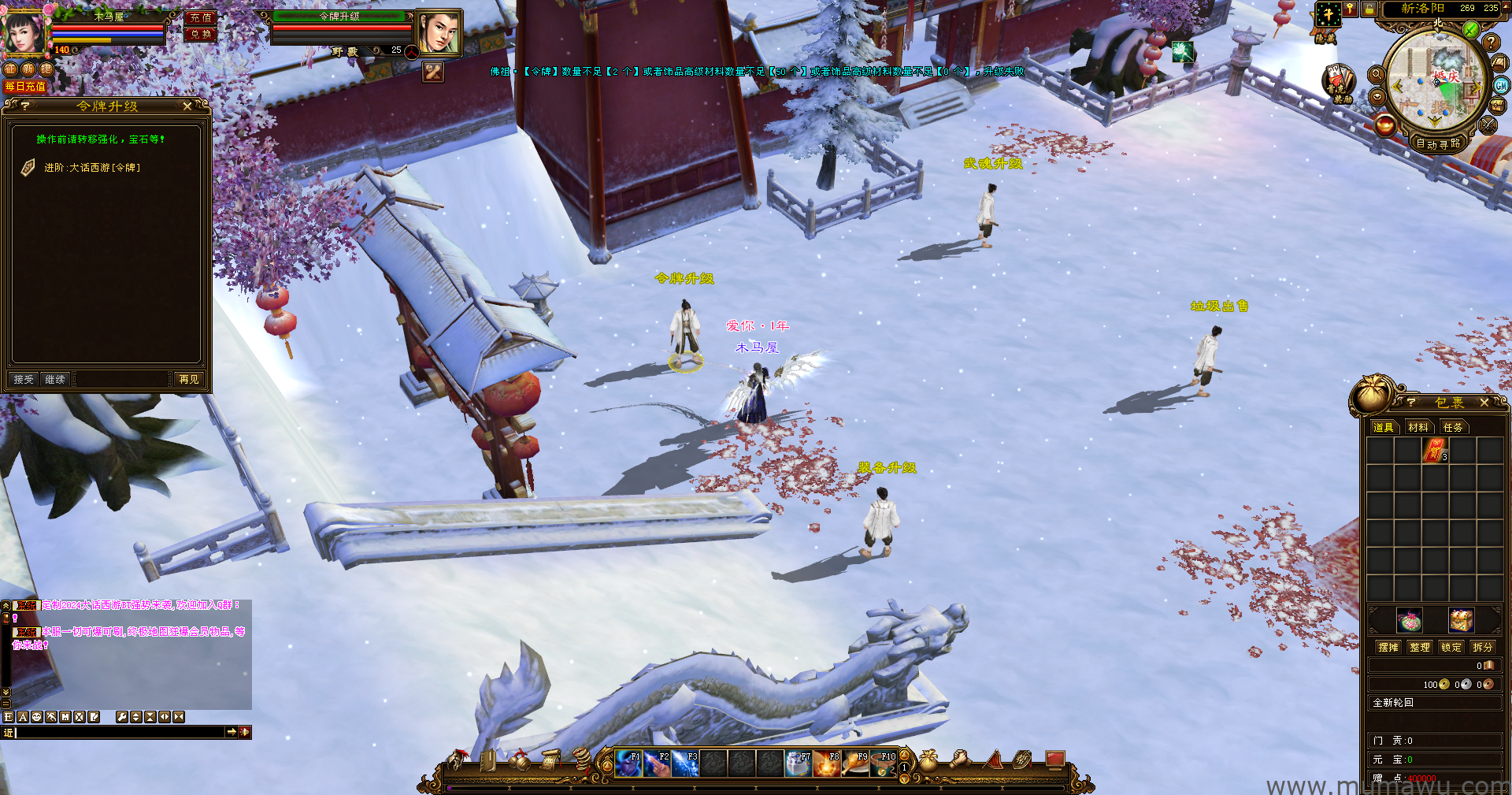
Task: Select the red envelope item in the bag
Action: [x=1435, y=451]
